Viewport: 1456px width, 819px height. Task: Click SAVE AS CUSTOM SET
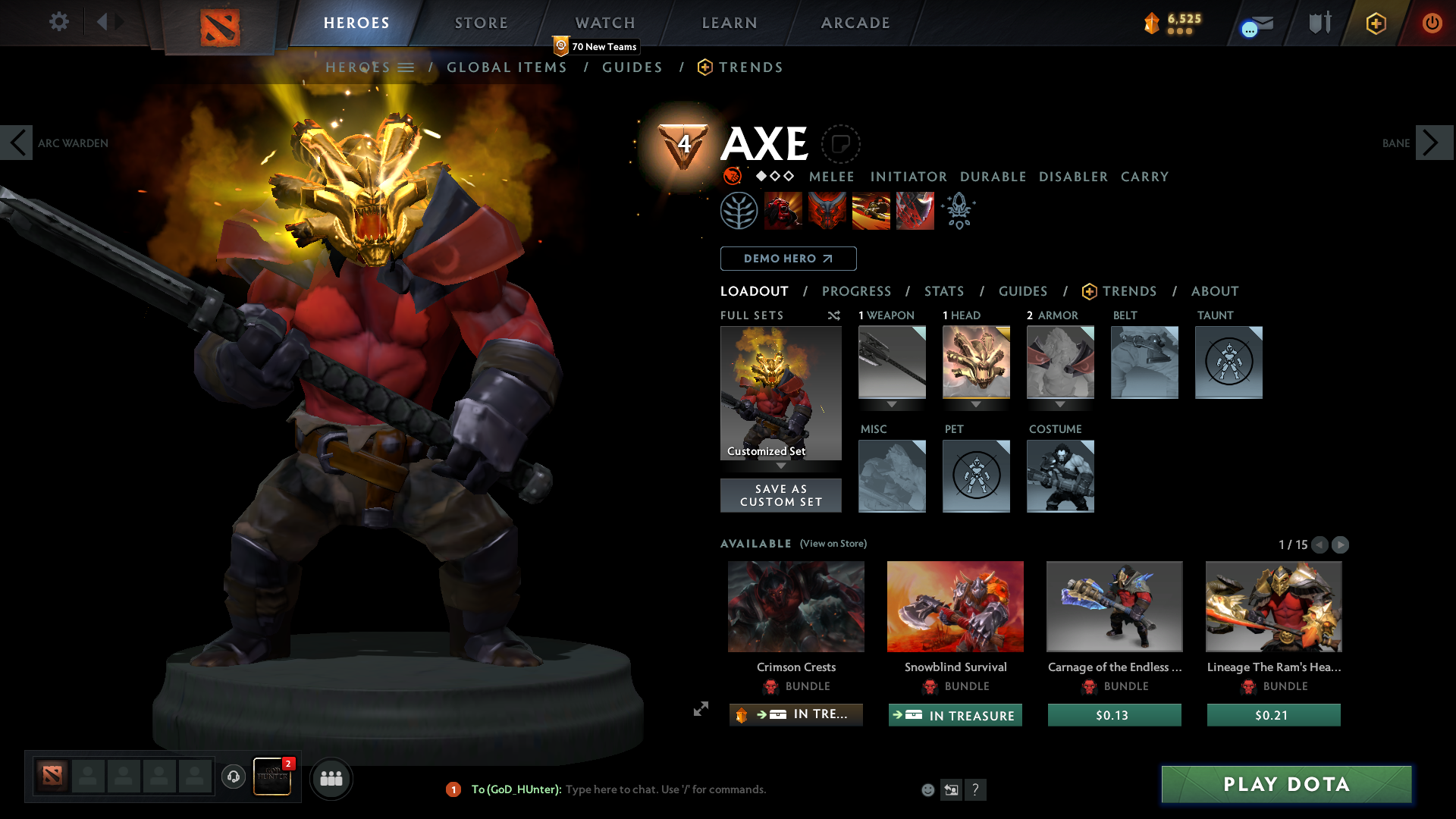point(781,495)
